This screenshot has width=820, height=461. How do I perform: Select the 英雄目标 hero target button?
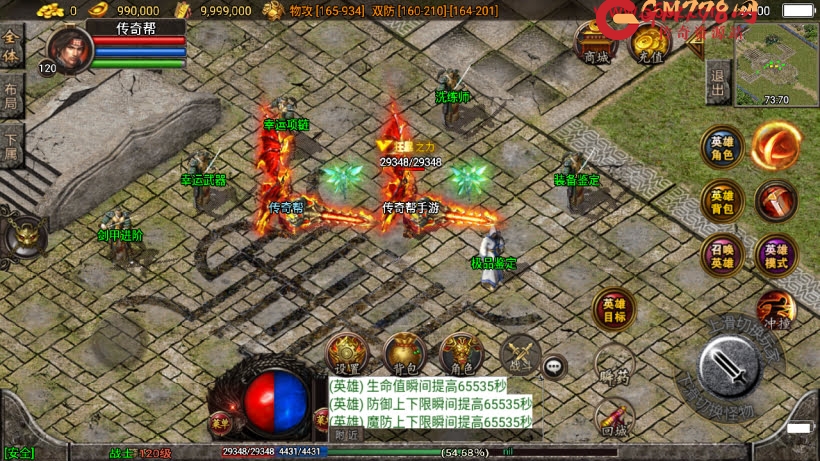tap(613, 309)
